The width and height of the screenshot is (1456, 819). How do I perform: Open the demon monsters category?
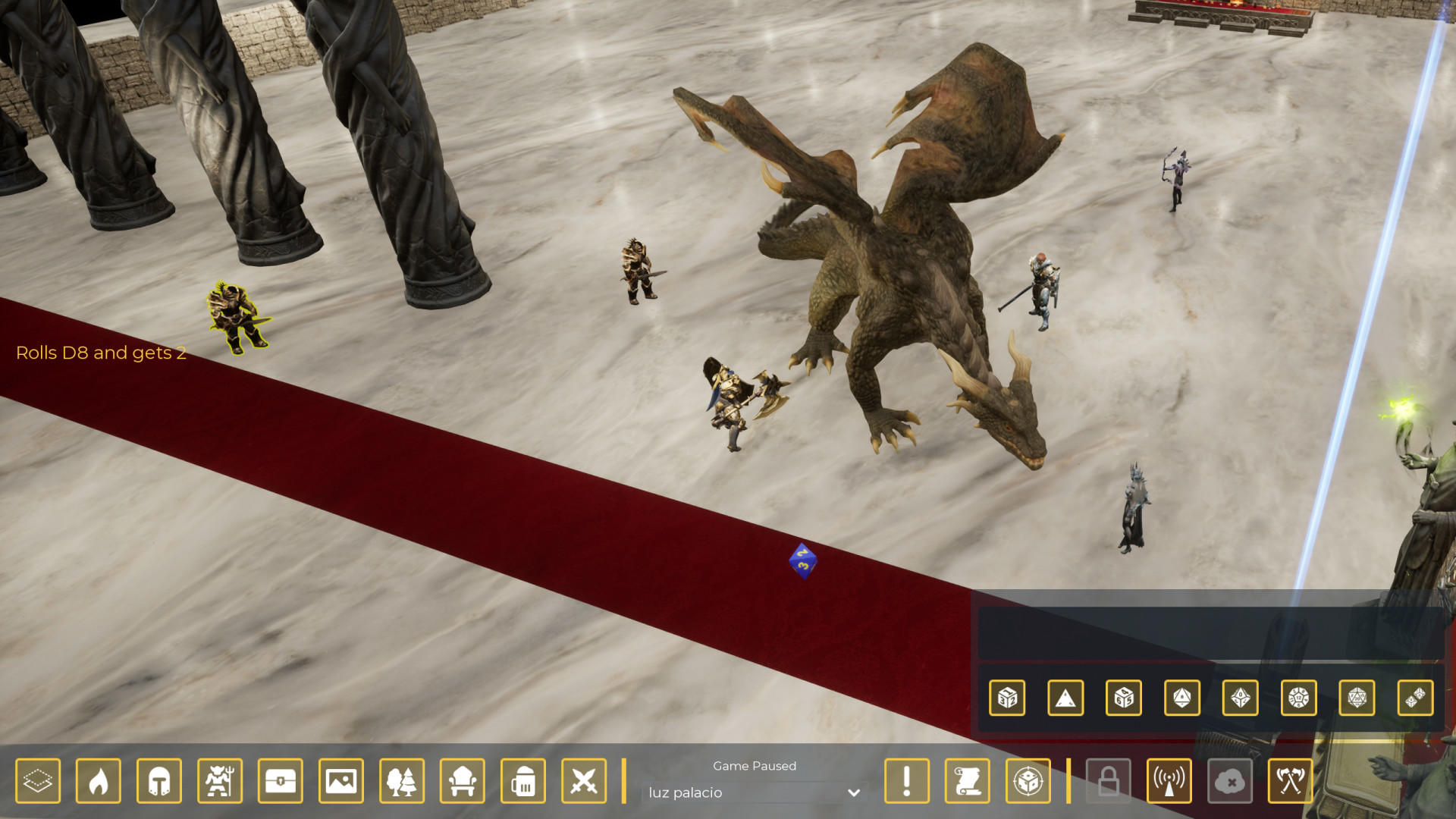pyautogui.click(x=220, y=780)
